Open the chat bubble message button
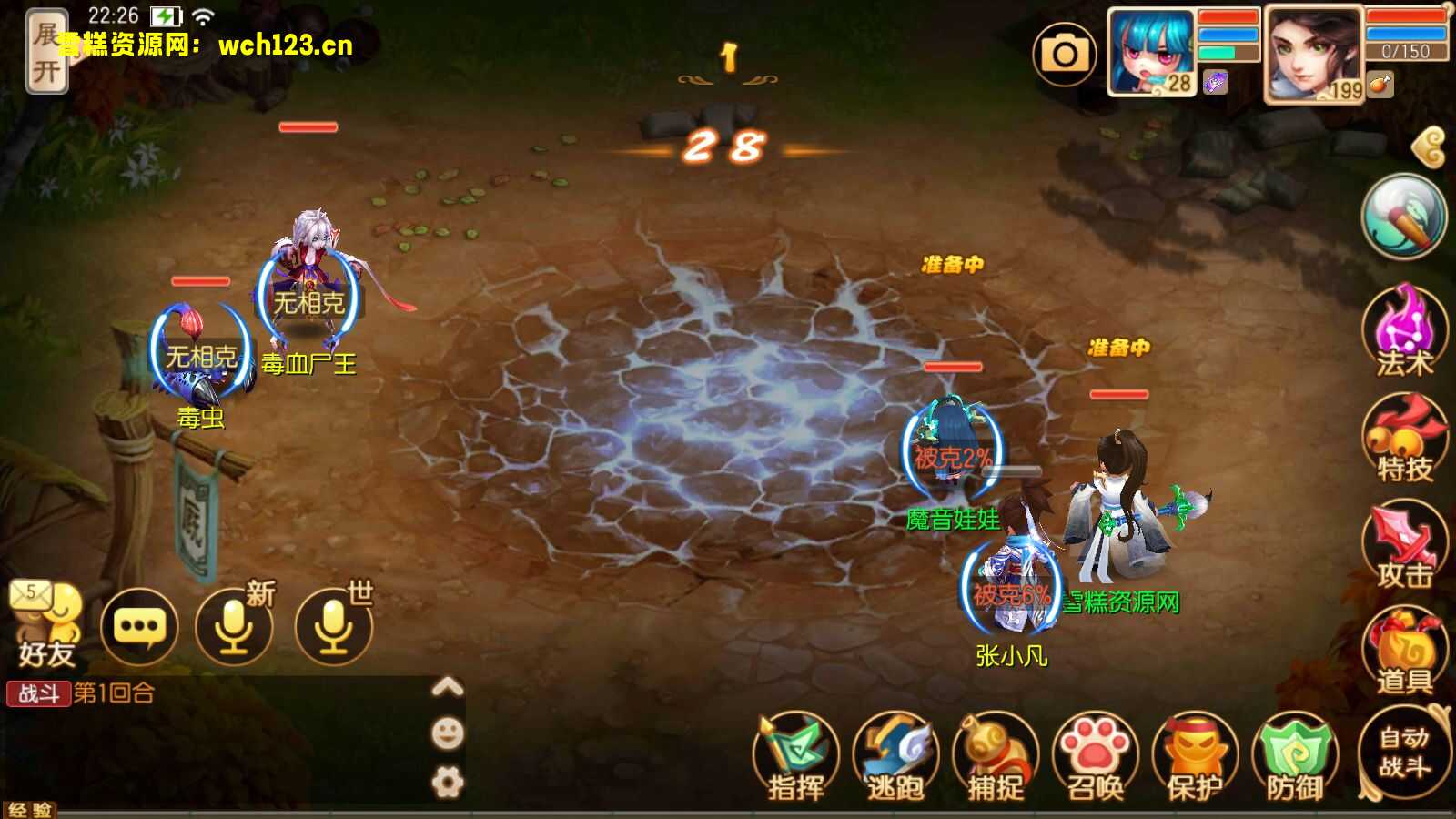The height and width of the screenshot is (819, 1456). (138, 626)
